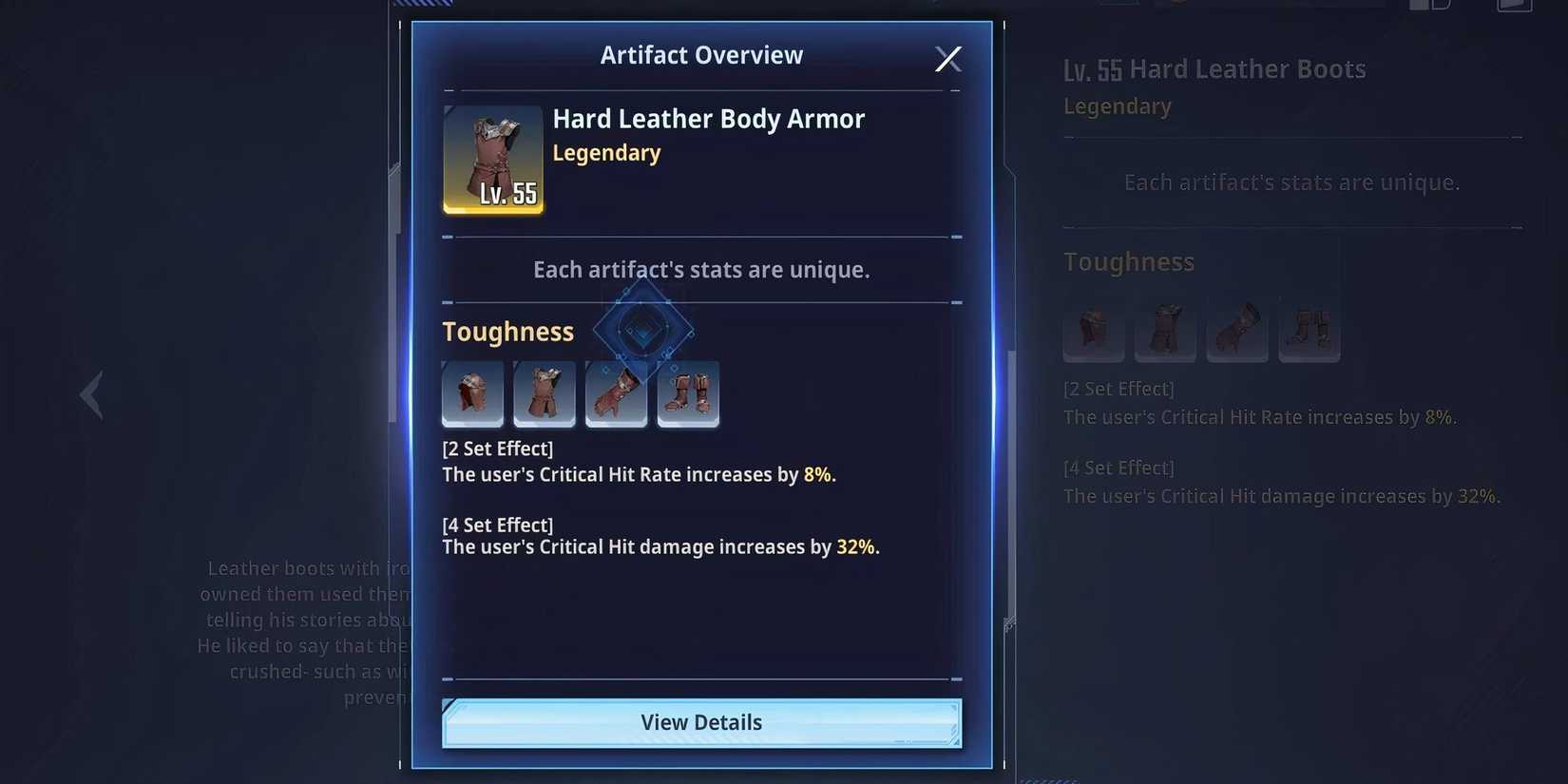Select the body armor icon in the Toughness set

coord(545,393)
